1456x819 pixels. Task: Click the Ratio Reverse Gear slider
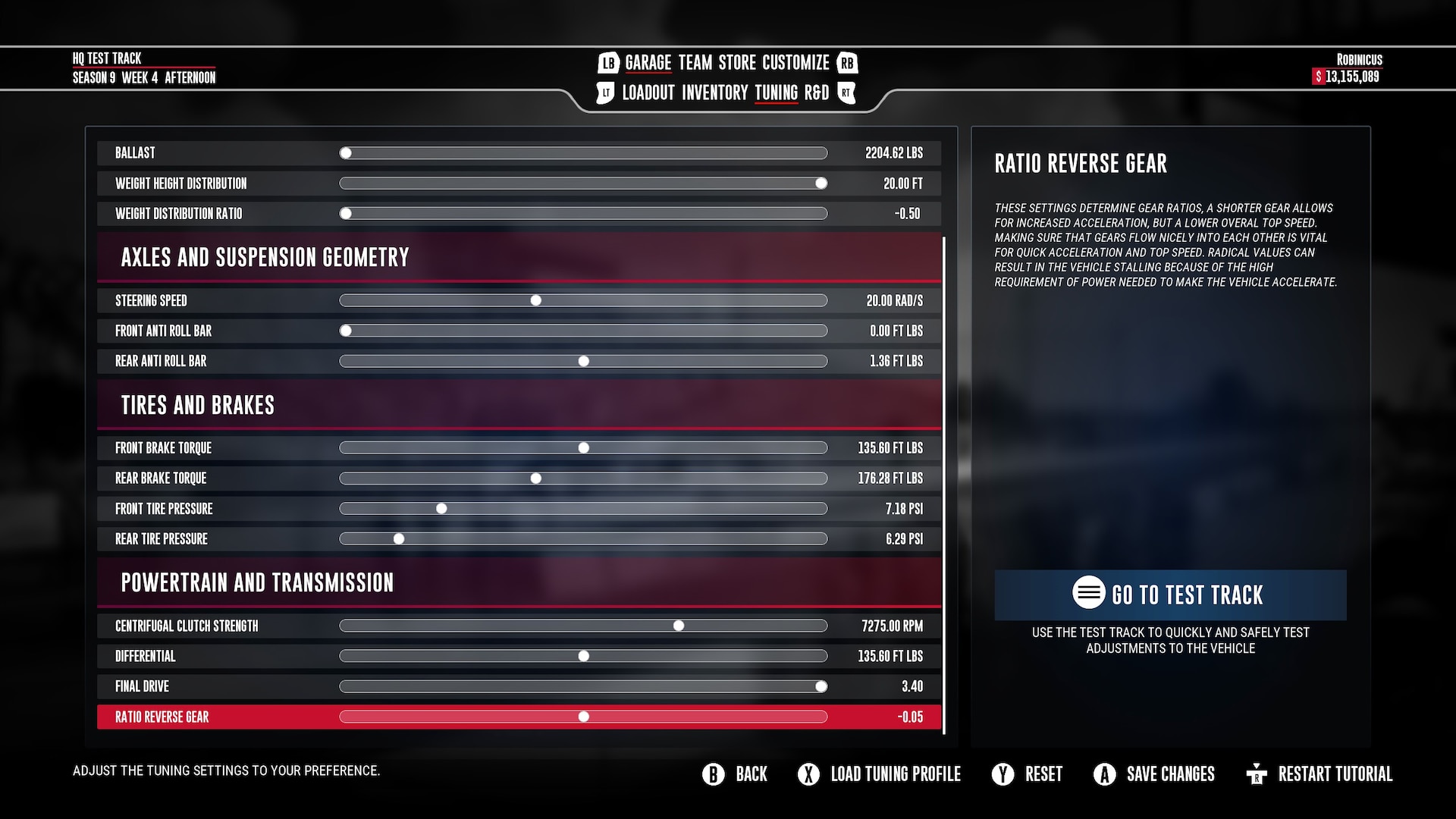582,717
